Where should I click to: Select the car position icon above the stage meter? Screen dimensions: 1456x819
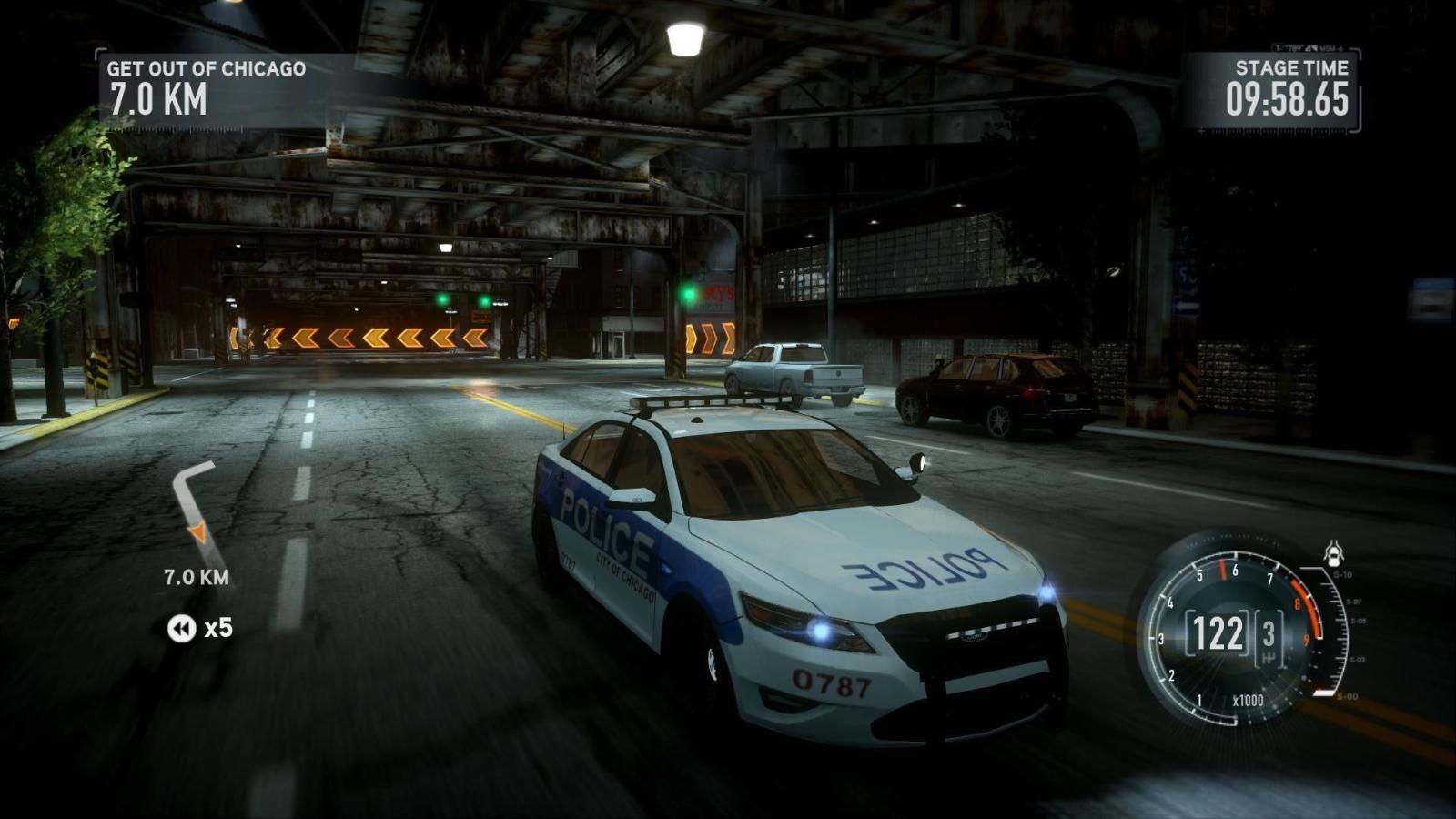pos(1335,551)
